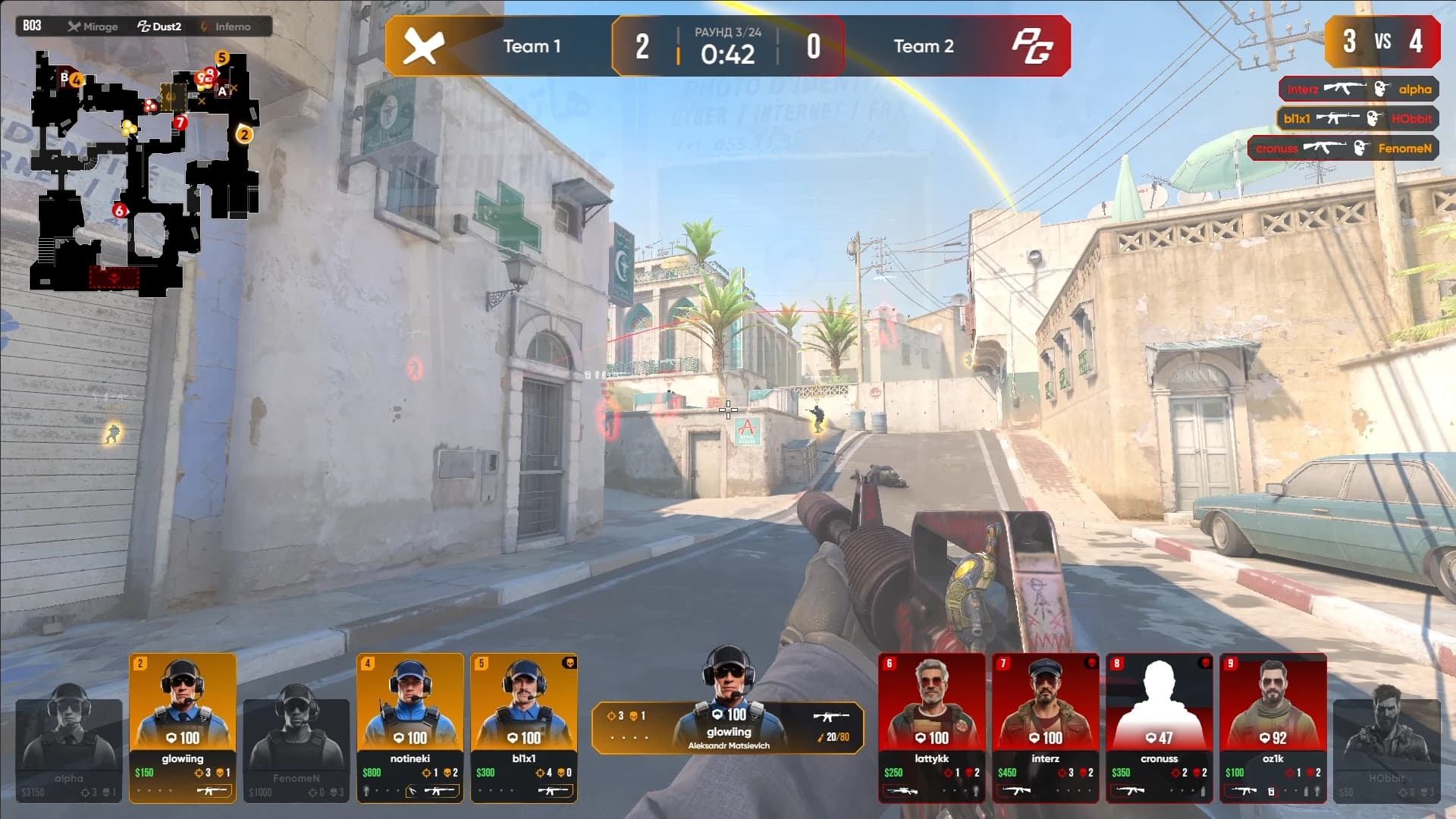The image size is (1456, 819).
Task: Select oz1k's player card
Action: coord(1272,726)
